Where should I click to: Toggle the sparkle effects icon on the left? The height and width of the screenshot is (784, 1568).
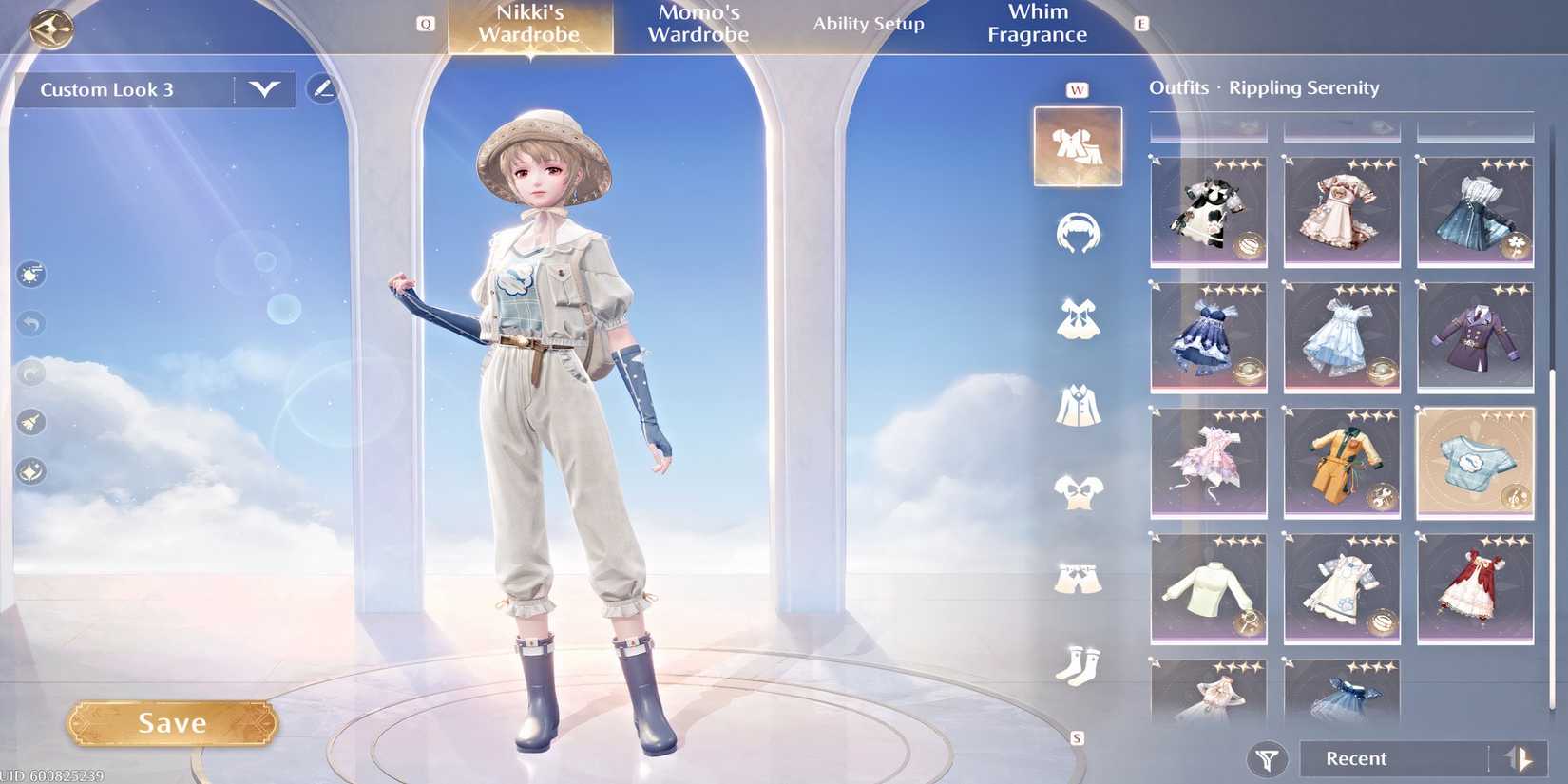pos(29,468)
